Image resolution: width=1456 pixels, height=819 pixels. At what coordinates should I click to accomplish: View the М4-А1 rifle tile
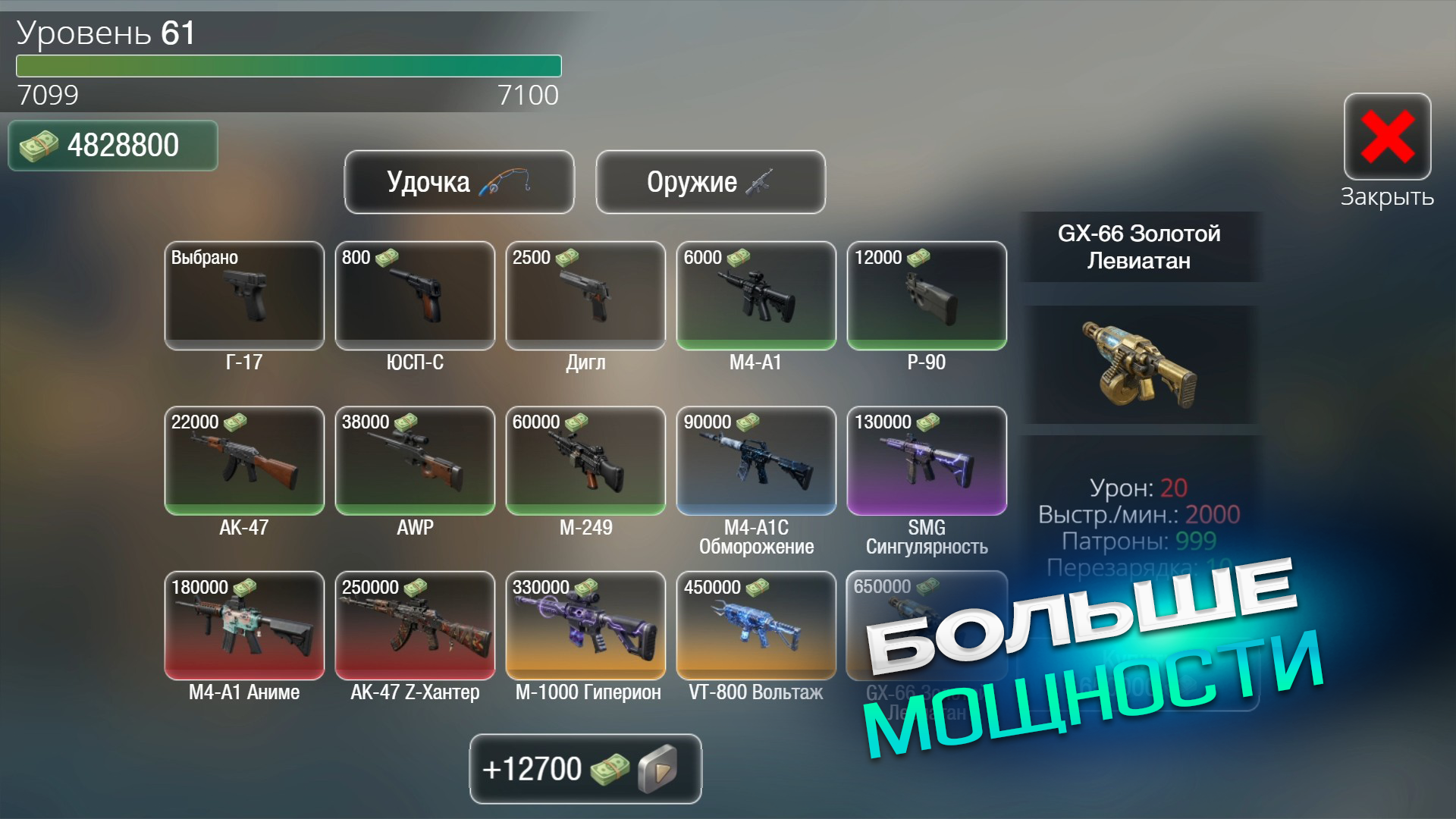click(x=756, y=296)
